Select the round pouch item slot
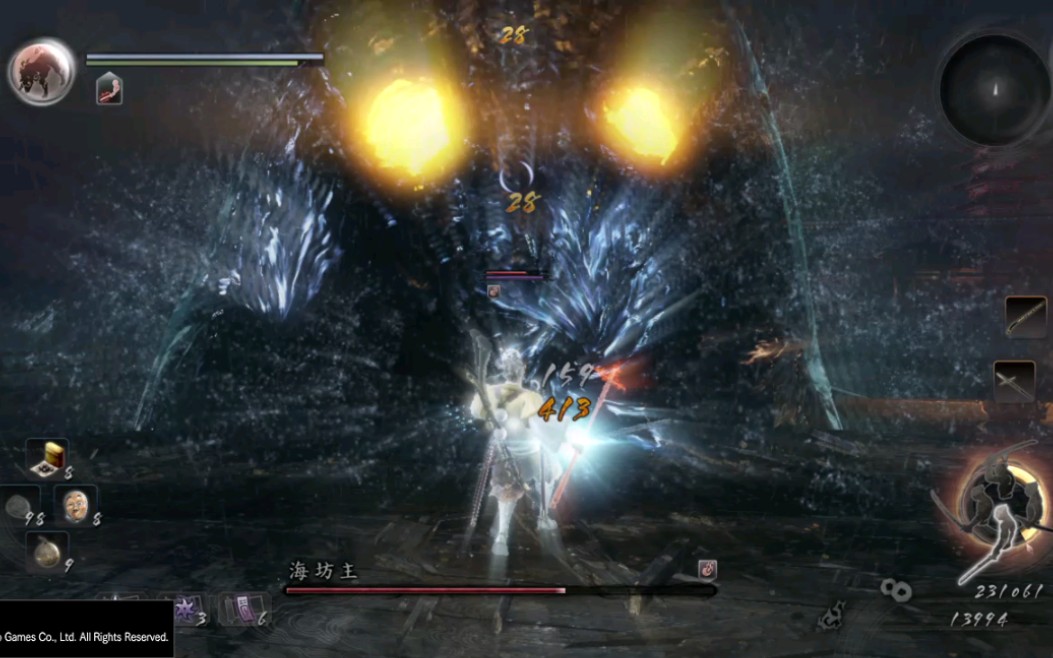The height and width of the screenshot is (658, 1053). [46, 553]
